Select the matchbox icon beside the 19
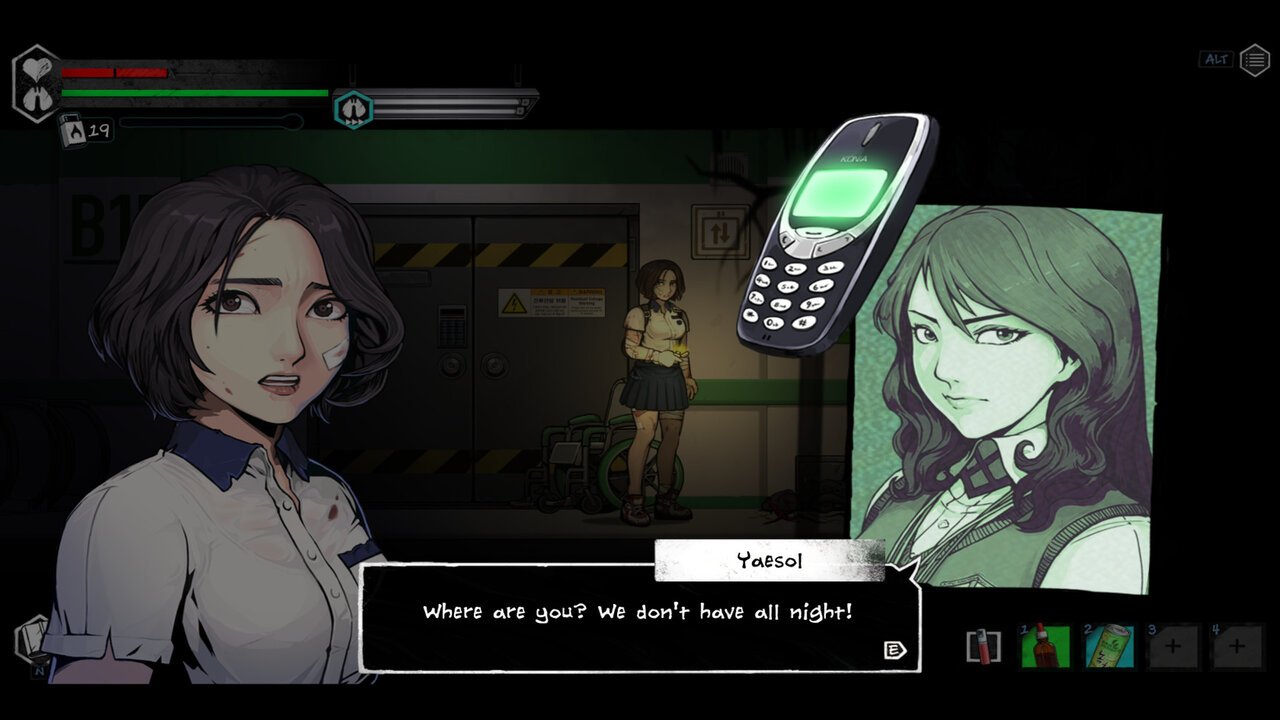This screenshot has height=720, width=1280. [x=72, y=129]
